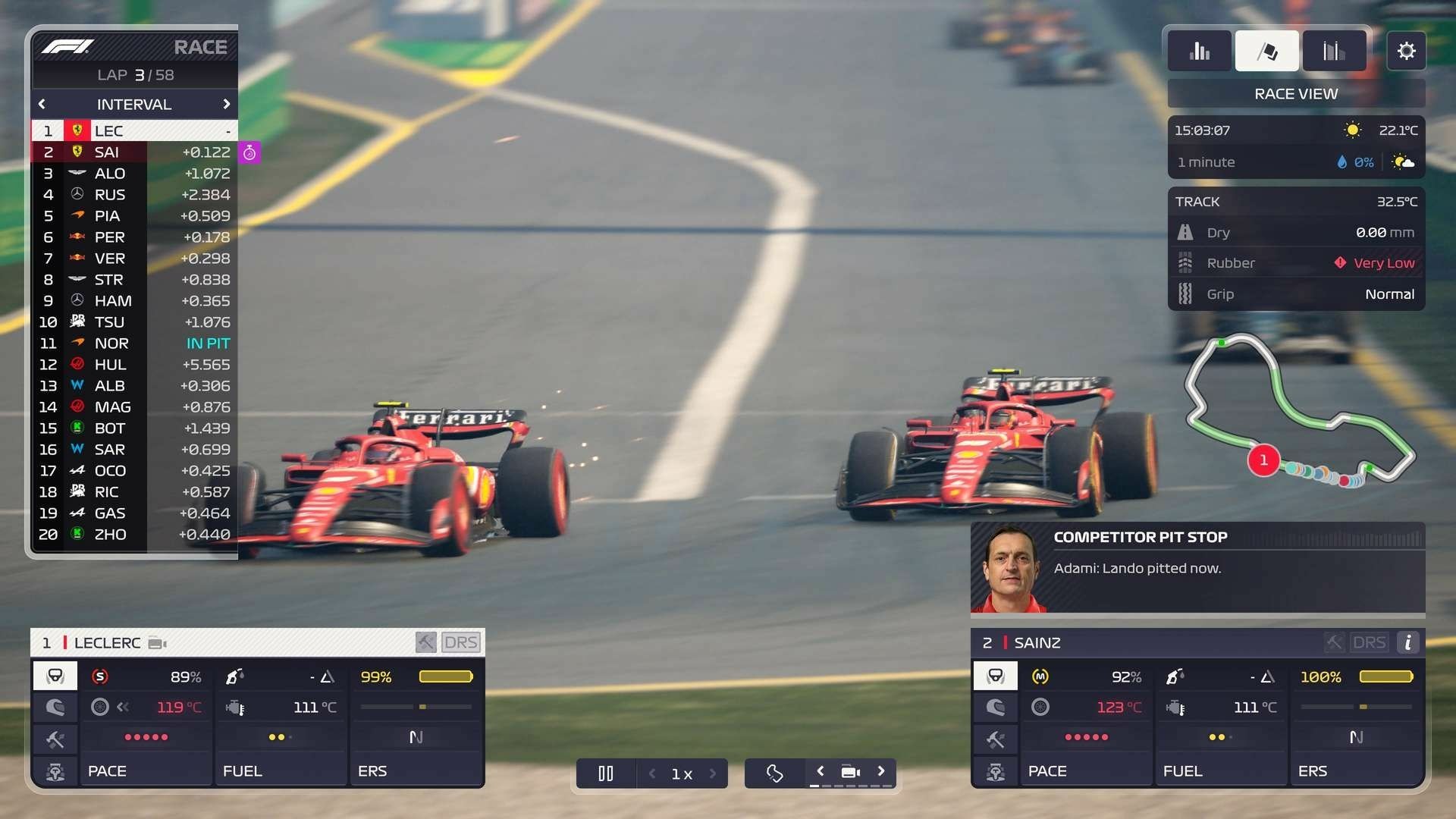Increase simulation speed with right chevron
Image resolution: width=1456 pixels, height=819 pixels.
pyautogui.click(x=713, y=773)
